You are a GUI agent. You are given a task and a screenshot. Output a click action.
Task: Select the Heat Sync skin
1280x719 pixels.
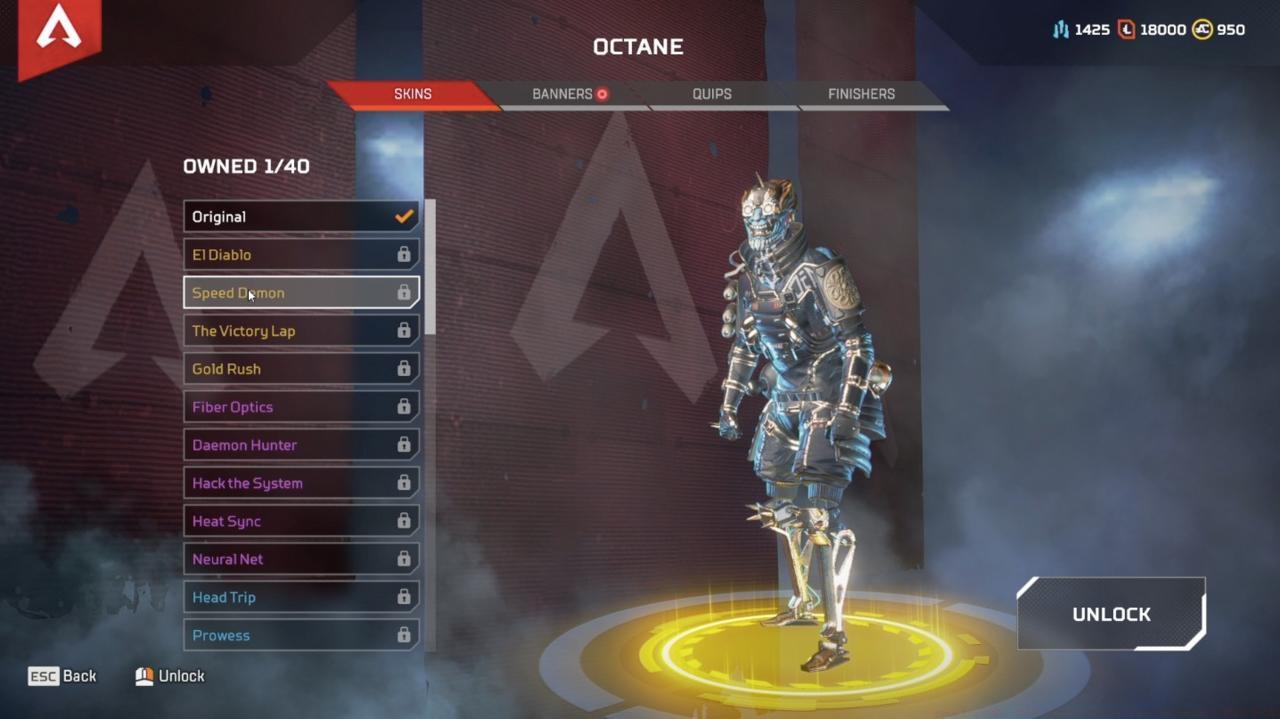tap(300, 521)
